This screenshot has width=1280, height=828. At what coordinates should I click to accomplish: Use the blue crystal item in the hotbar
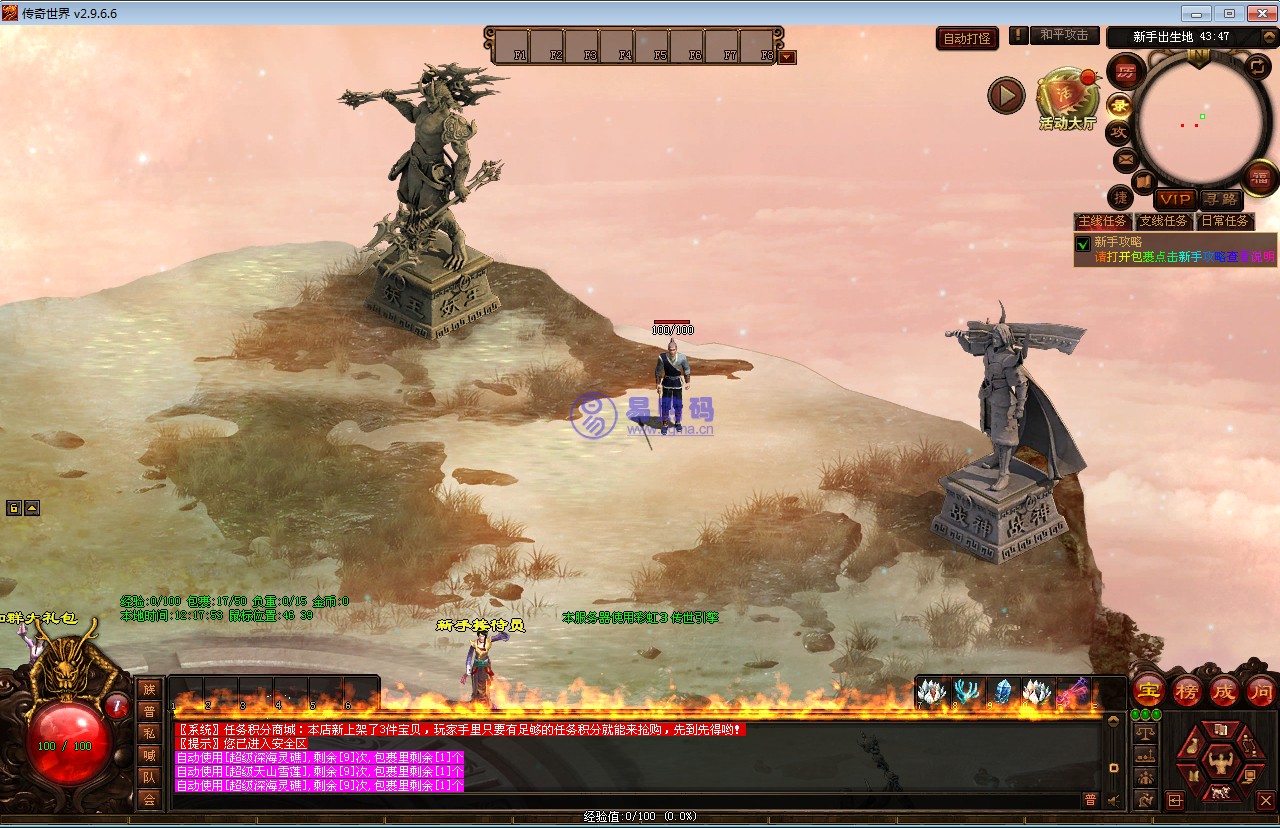[1003, 691]
